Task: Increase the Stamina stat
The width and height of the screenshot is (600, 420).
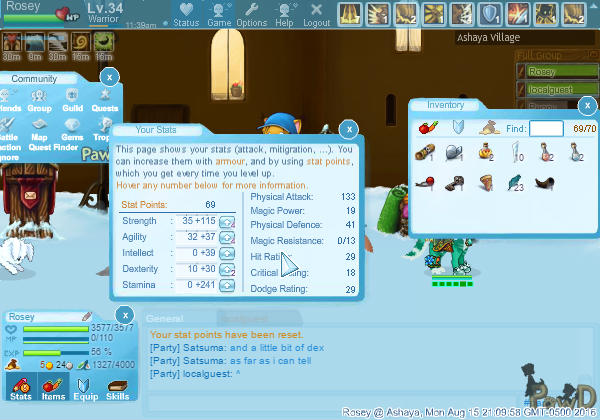Action: tap(226, 285)
